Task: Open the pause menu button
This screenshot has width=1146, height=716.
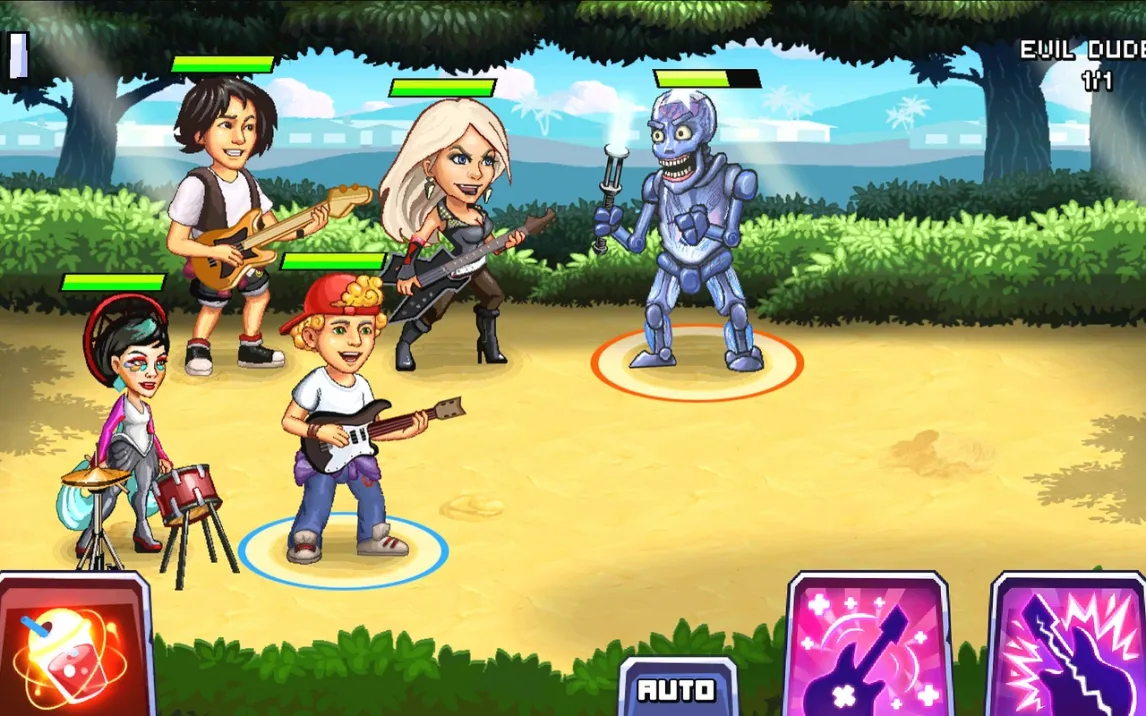Action: tap(18, 55)
